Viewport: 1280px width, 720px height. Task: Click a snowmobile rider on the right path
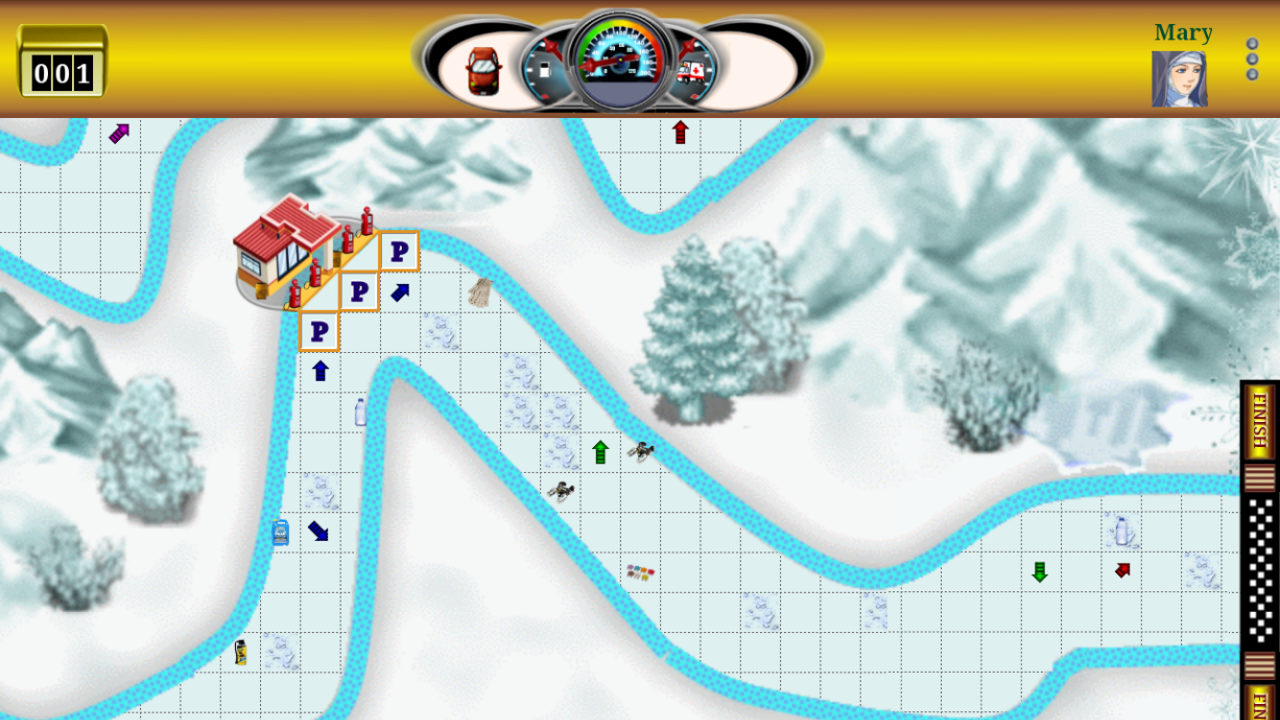[640, 451]
